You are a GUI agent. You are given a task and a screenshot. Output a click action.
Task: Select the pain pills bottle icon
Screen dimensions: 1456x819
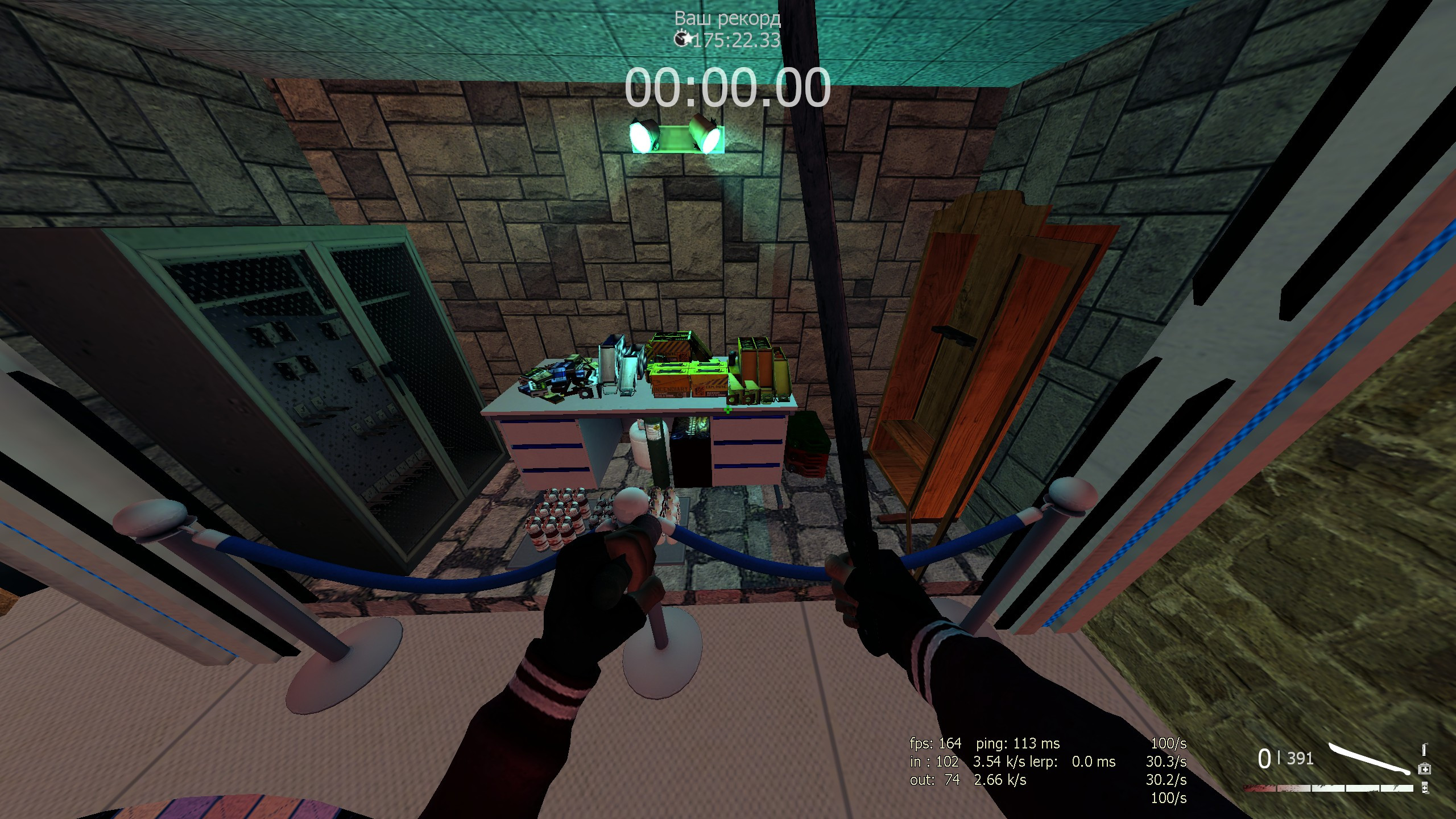(1424, 787)
